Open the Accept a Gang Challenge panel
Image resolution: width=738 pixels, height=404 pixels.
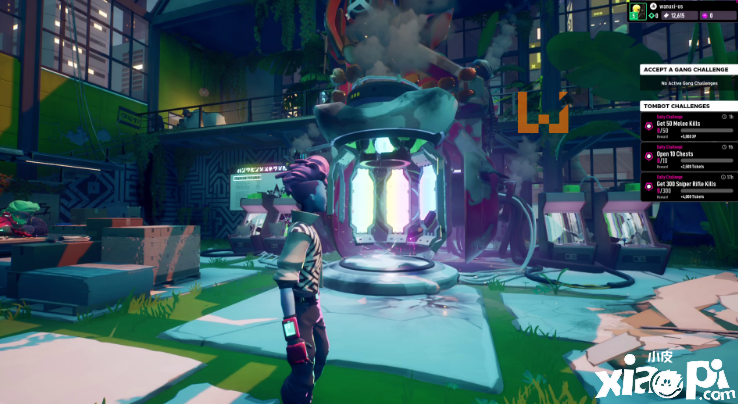pos(687,69)
